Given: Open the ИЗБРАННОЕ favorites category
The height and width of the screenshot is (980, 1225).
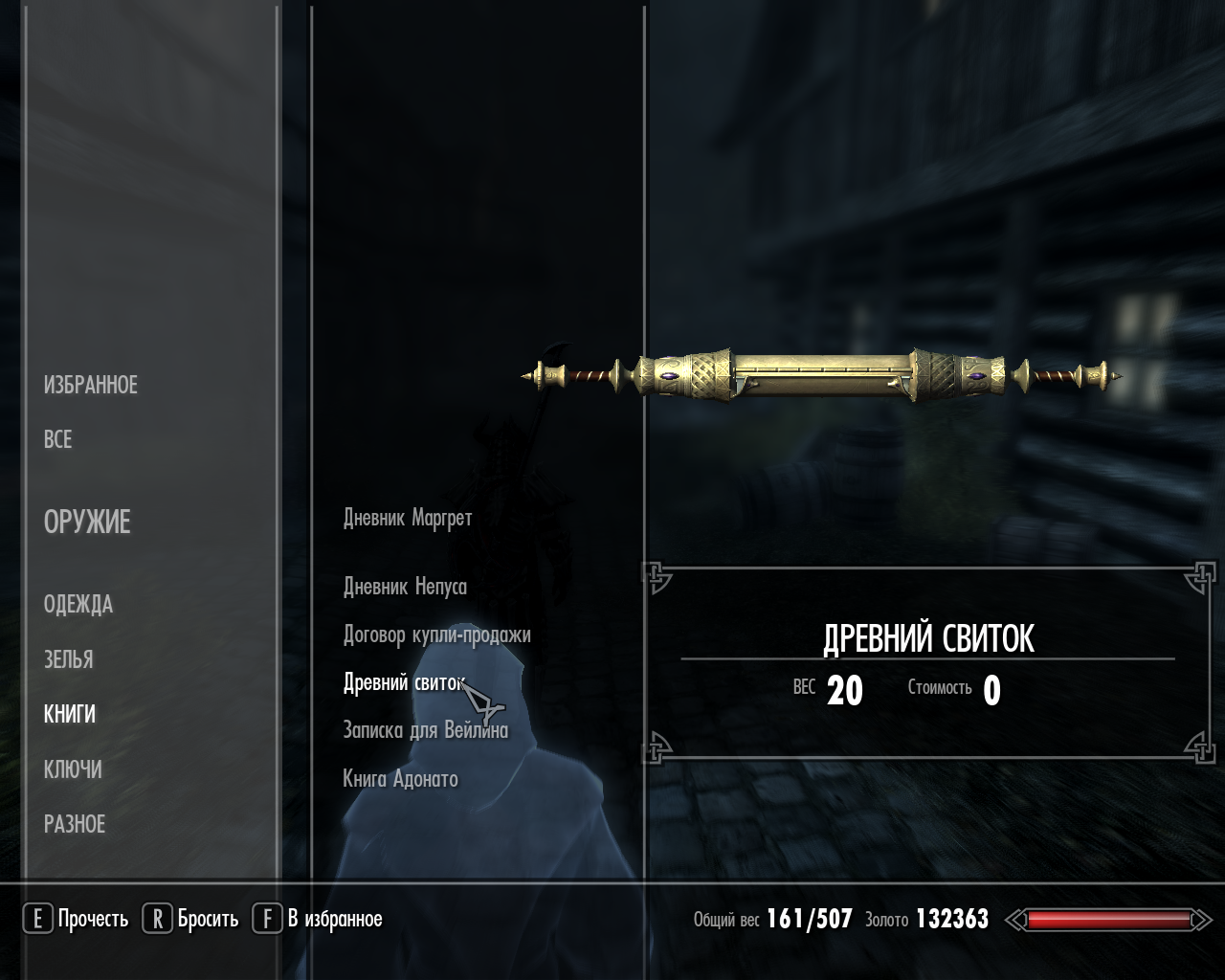Looking at the screenshot, I should click(91, 385).
